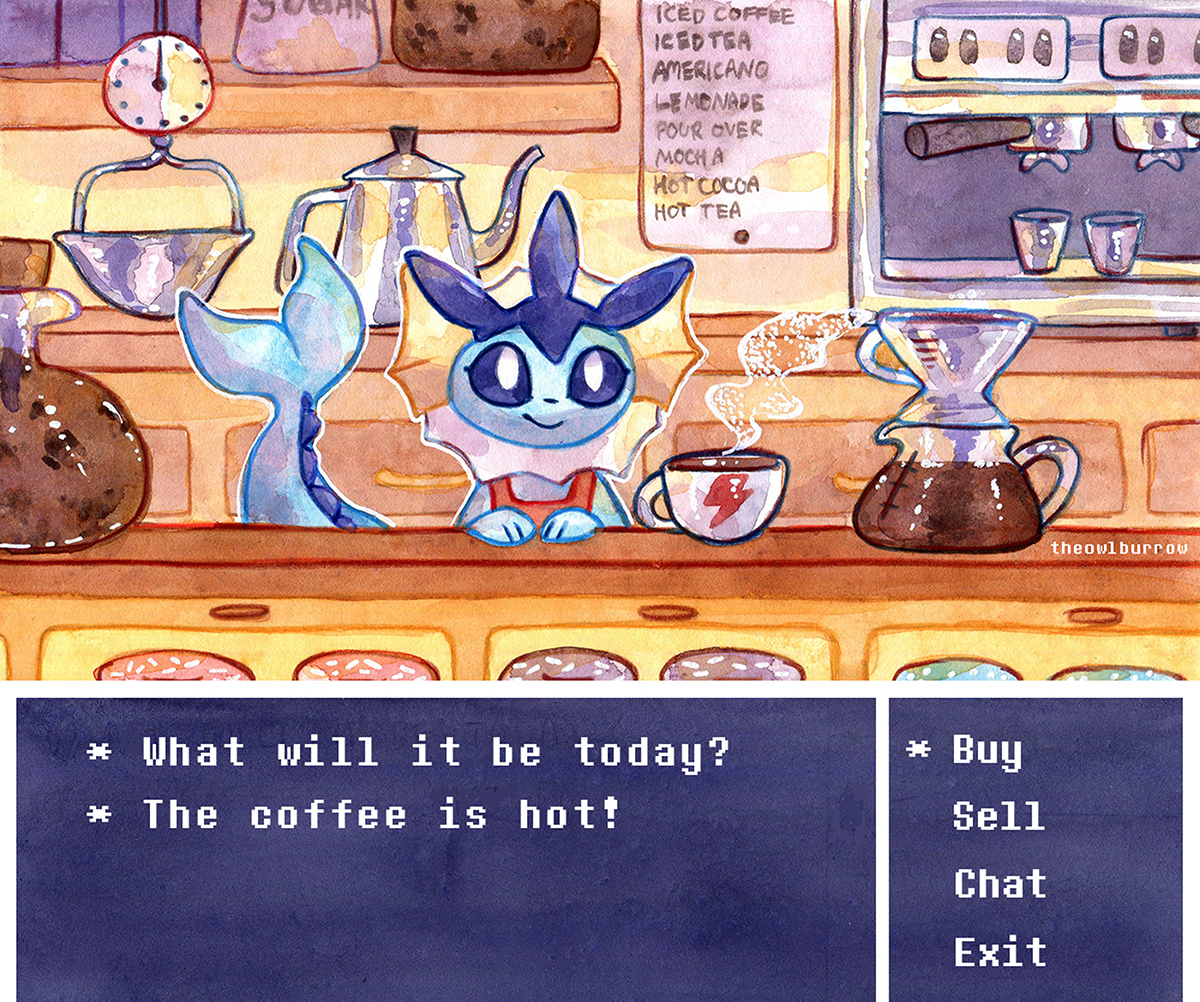Exit the shop menu

pyautogui.click(x=1000, y=951)
